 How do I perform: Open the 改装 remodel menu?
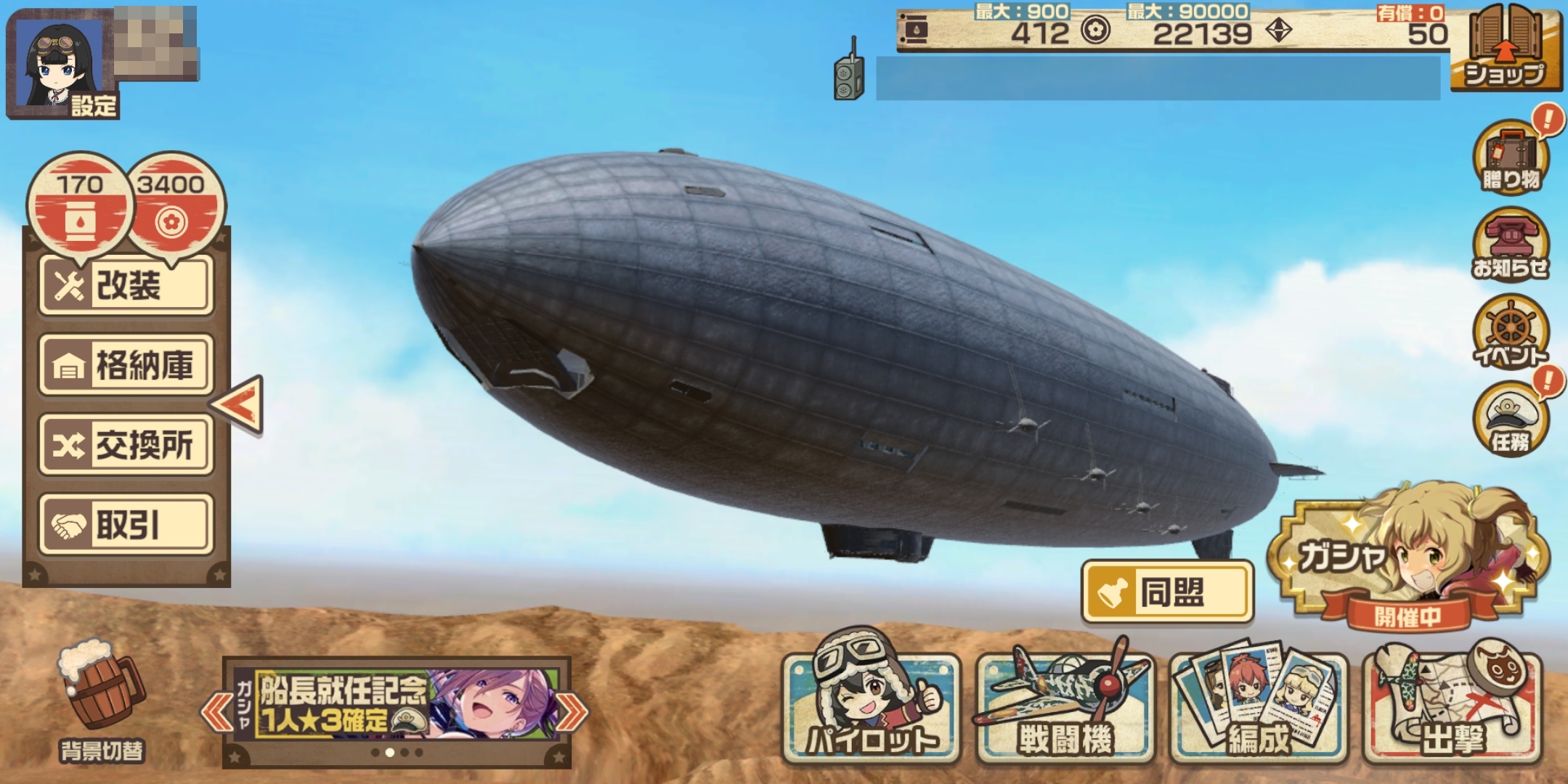(126, 285)
